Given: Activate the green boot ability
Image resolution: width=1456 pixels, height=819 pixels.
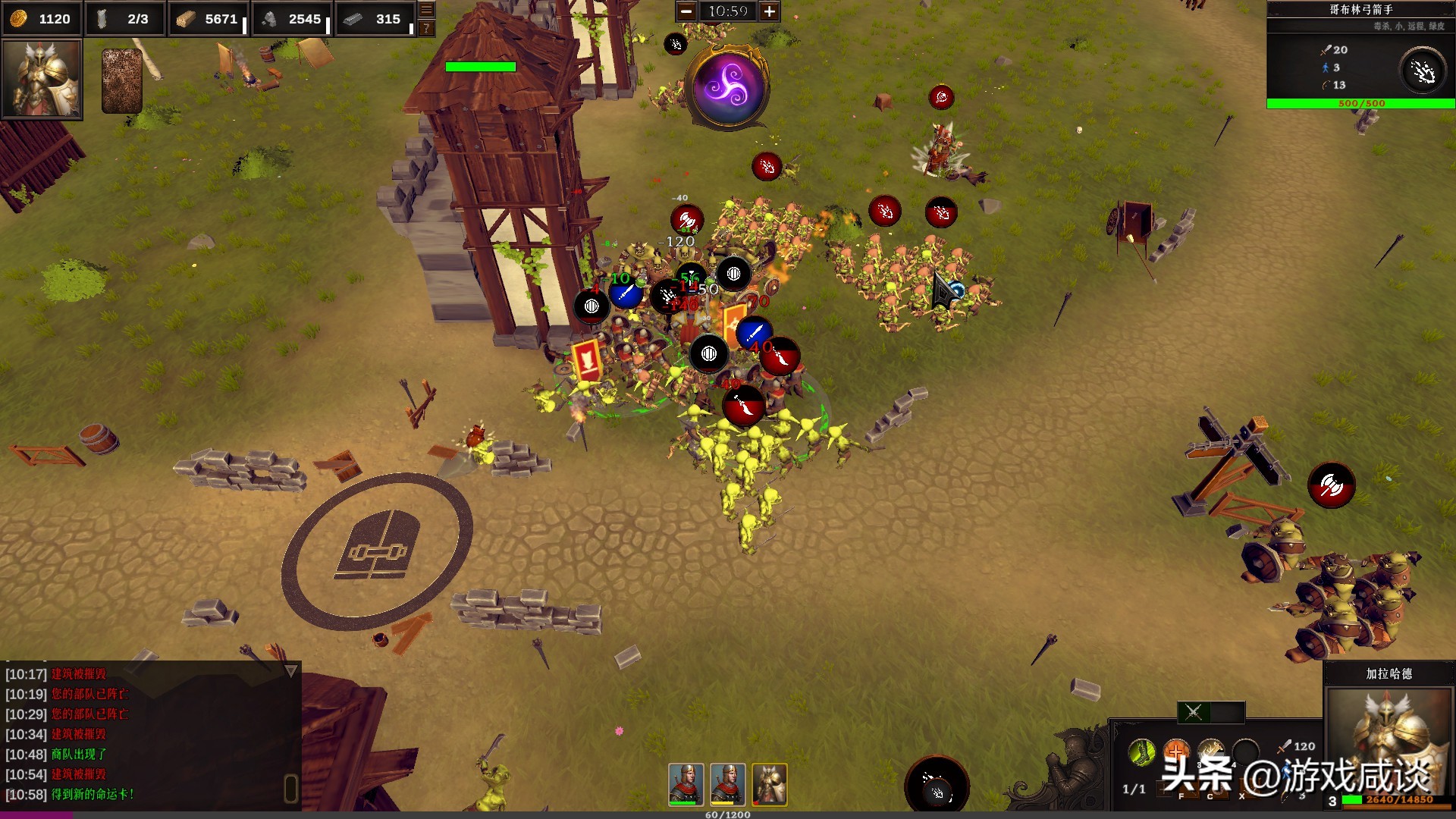Looking at the screenshot, I should 1141,752.
